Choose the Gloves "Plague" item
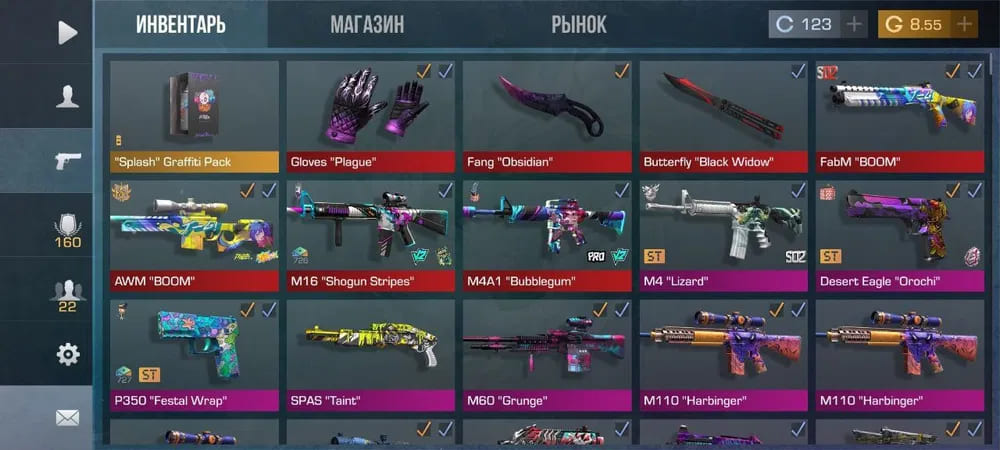This screenshot has width=1000, height=450. pos(371,115)
